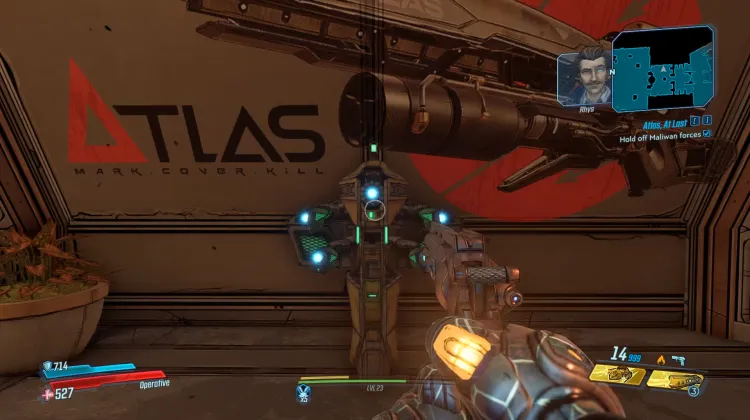
Task: Click the pistol ammo type icon
Action: click(x=677, y=357)
